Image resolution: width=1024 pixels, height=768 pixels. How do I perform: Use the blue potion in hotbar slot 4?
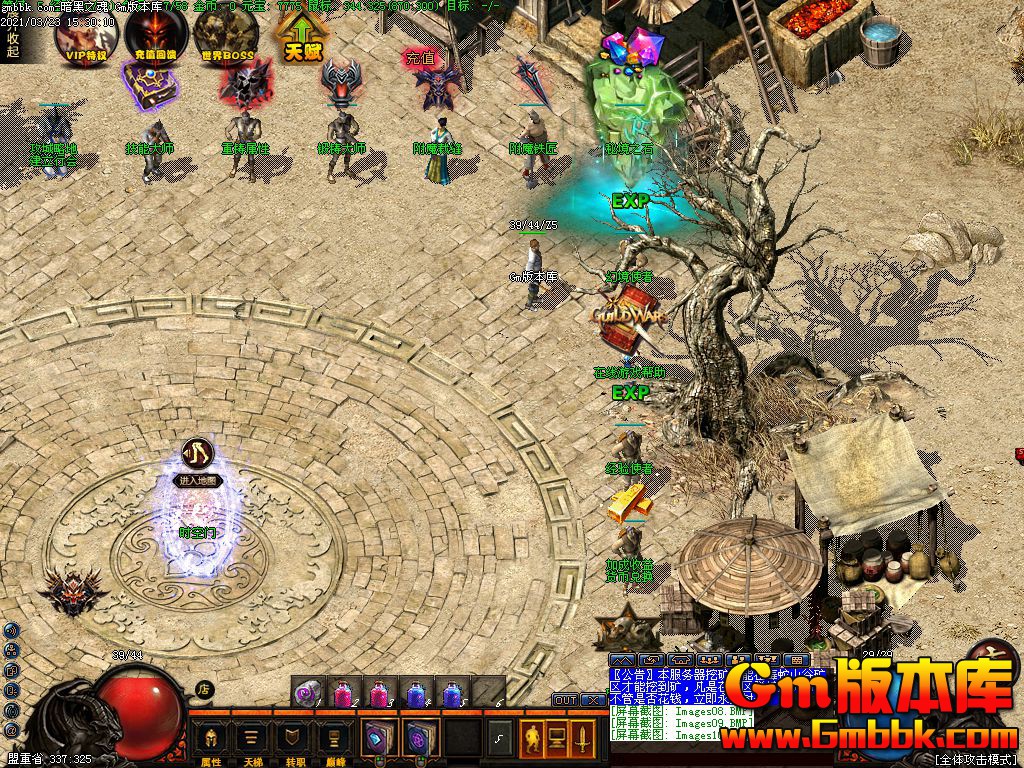tap(416, 691)
